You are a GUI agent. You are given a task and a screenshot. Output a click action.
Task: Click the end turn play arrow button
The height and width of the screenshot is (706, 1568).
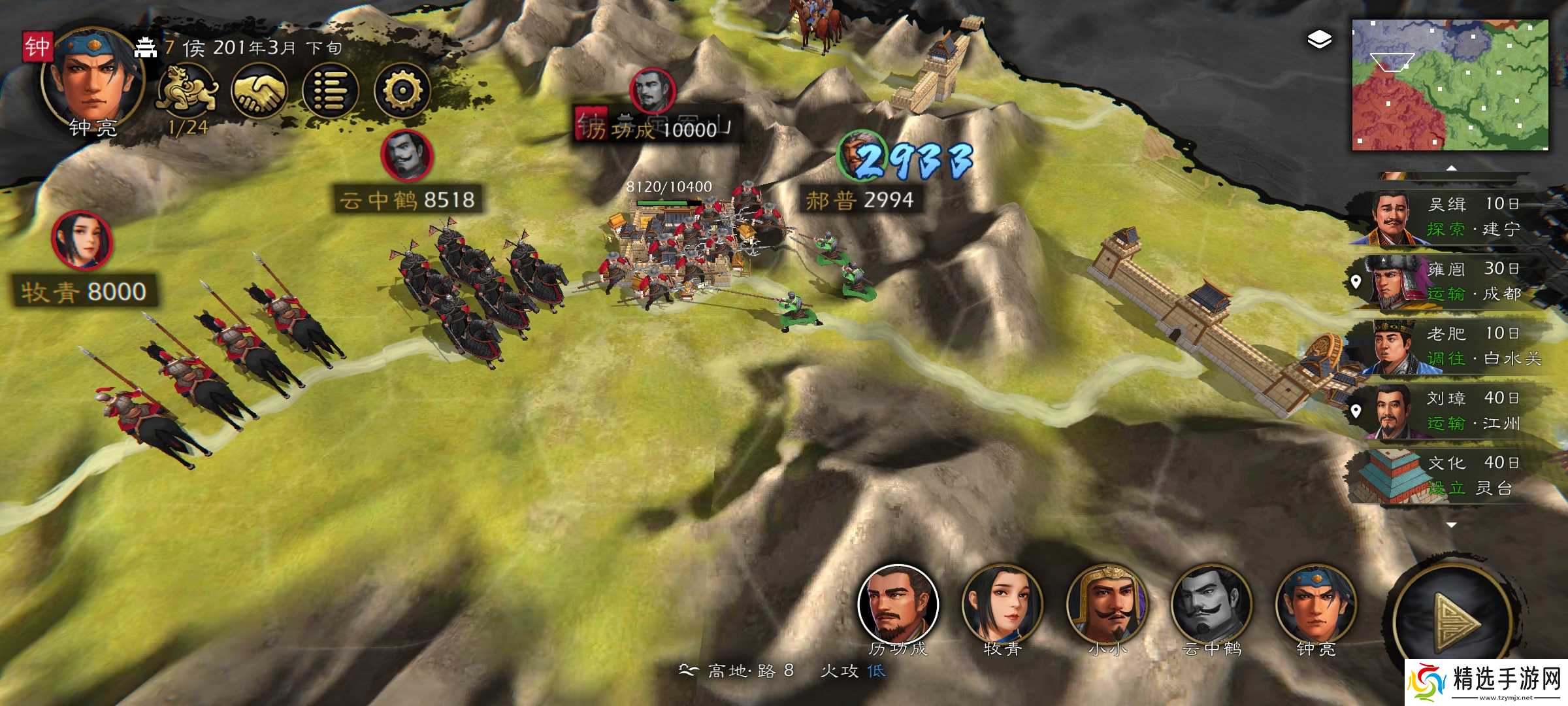(x=1454, y=621)
